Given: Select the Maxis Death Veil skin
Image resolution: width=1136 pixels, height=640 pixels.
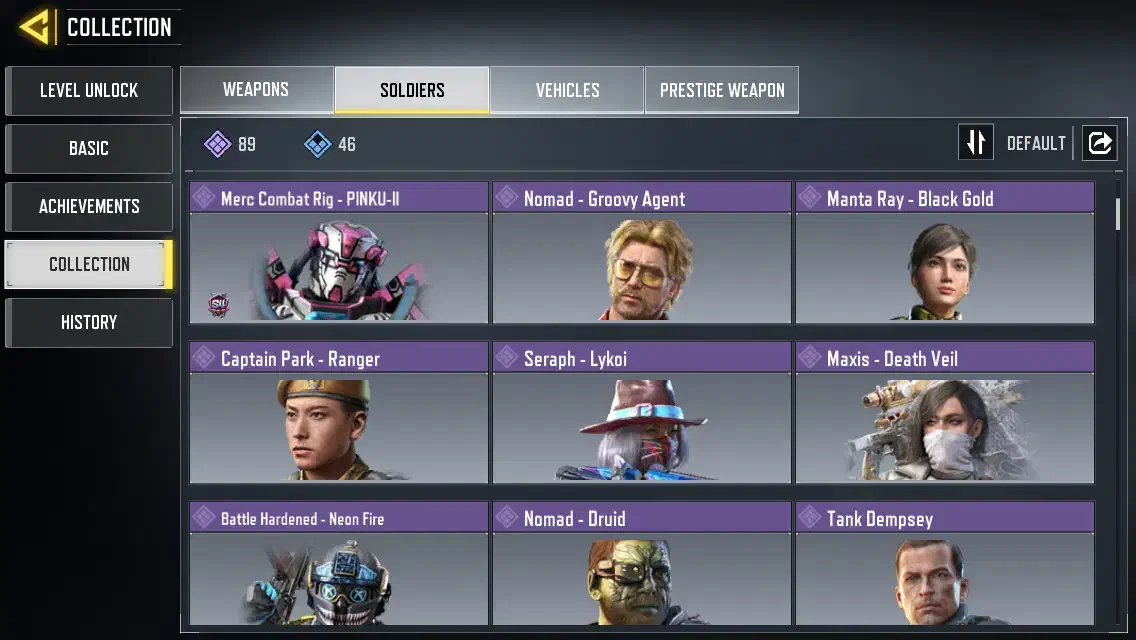Looking at the screenshot, I should (x=945, y=413).
